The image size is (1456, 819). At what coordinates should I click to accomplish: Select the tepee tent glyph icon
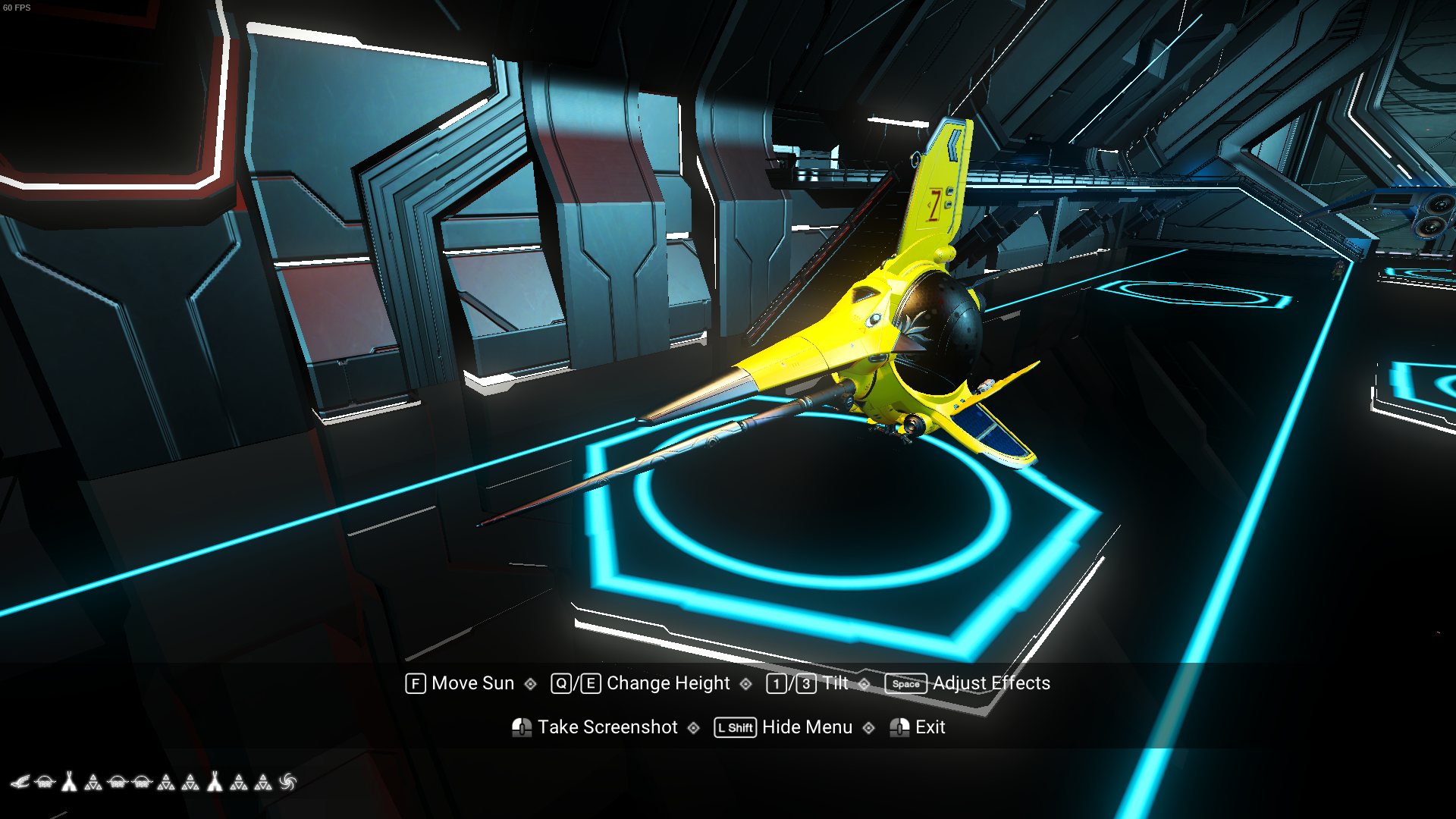(70, 781)
